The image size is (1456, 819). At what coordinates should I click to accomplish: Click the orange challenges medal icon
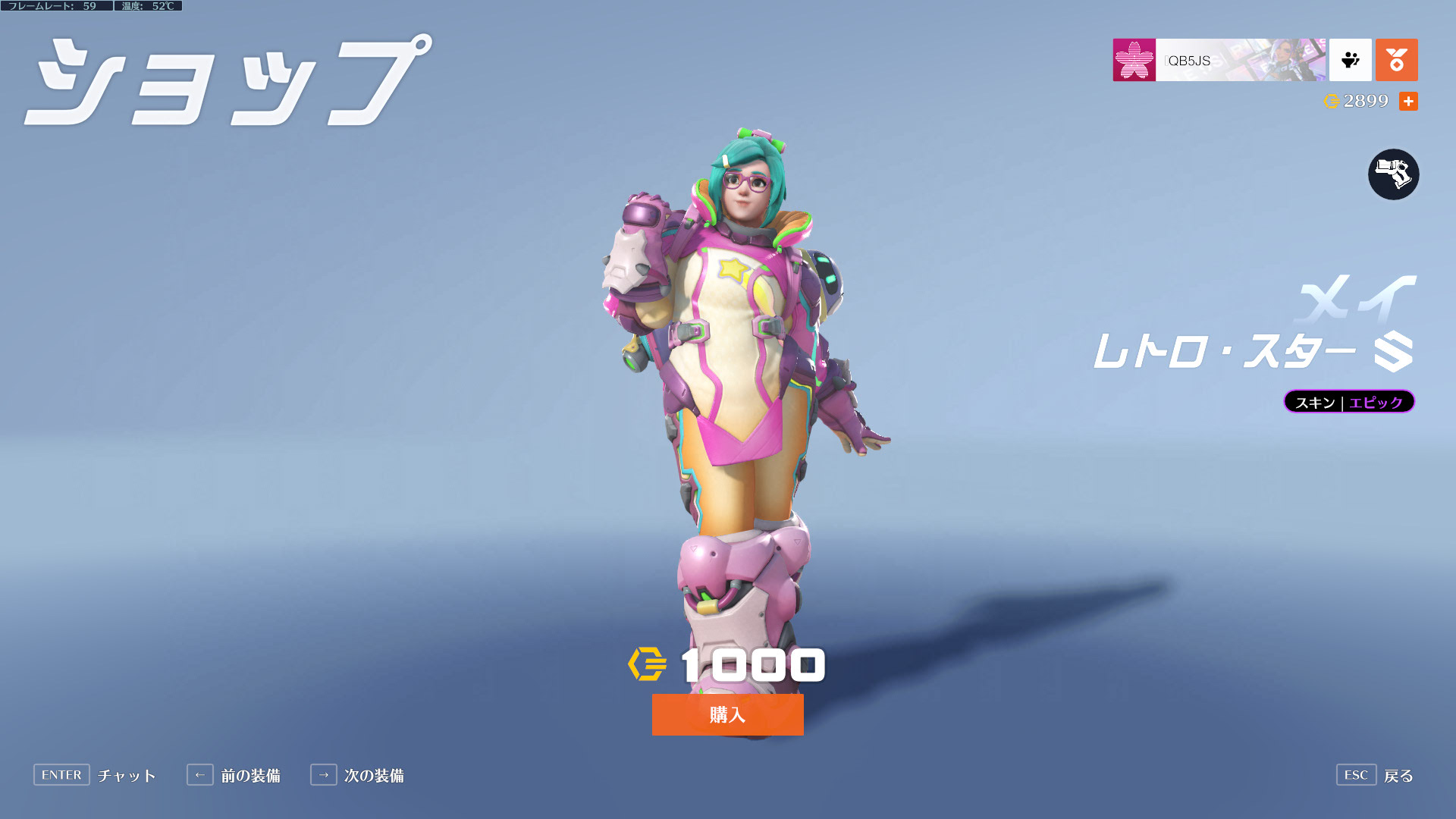tap(1396, 60)
